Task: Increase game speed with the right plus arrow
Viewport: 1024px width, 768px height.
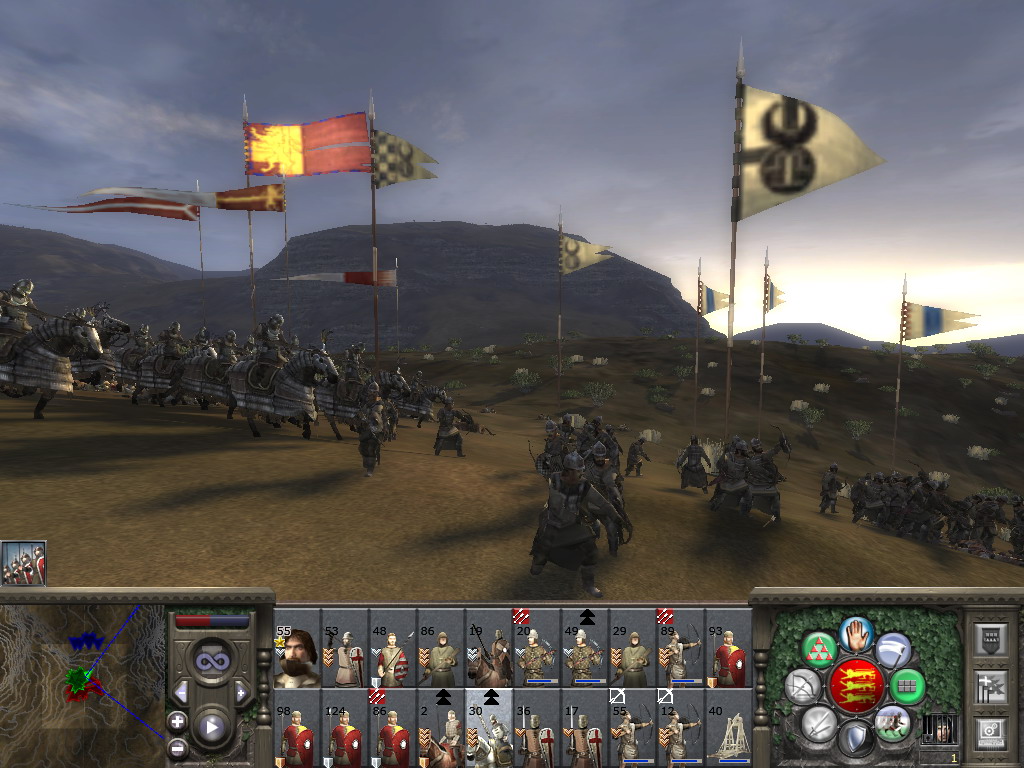Action: click(x=241, y=692)
